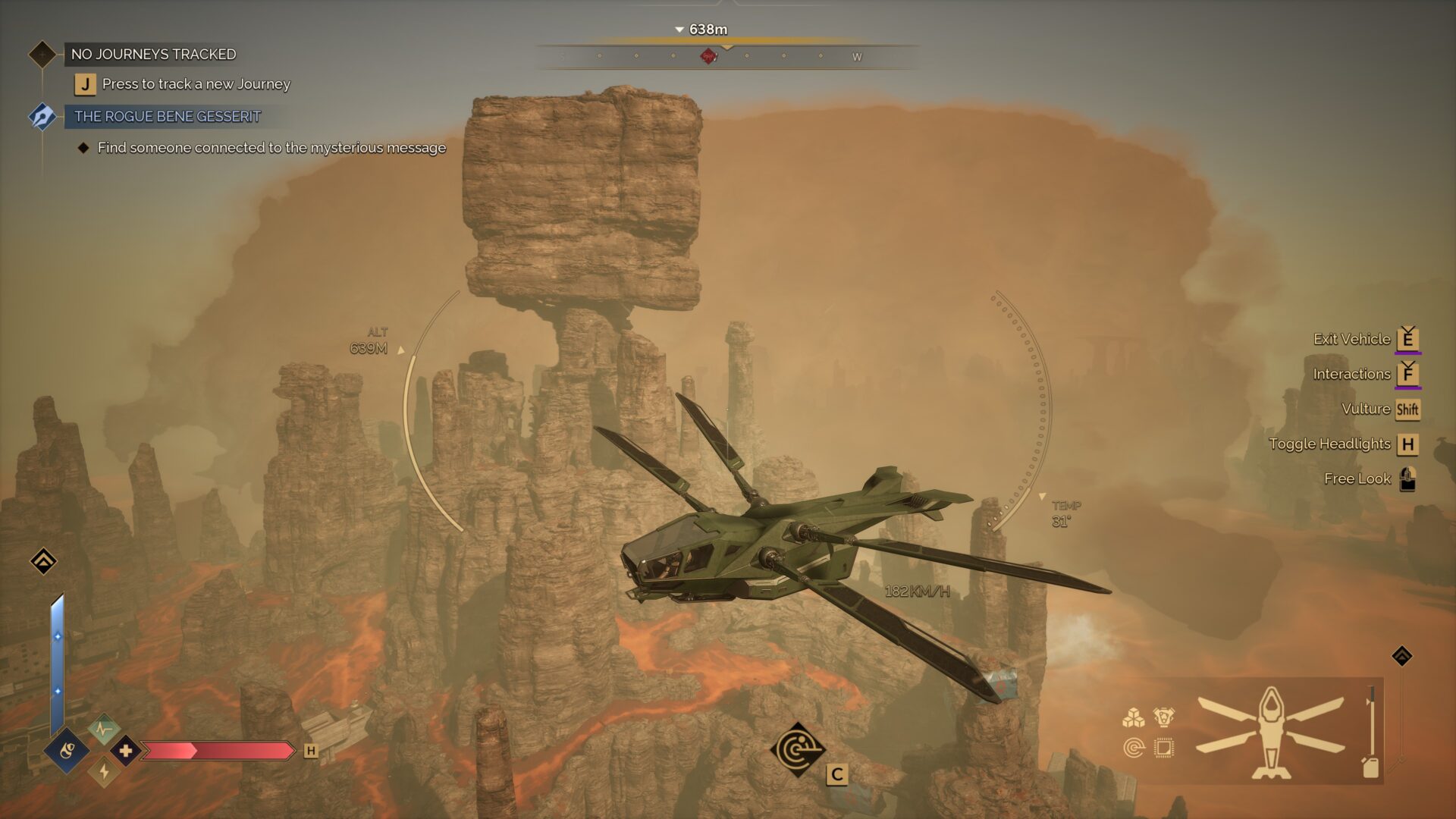The height and width of the screenshot is (819, 1456).
Task: Click the red marker on the compass
Action: (708, 56)
